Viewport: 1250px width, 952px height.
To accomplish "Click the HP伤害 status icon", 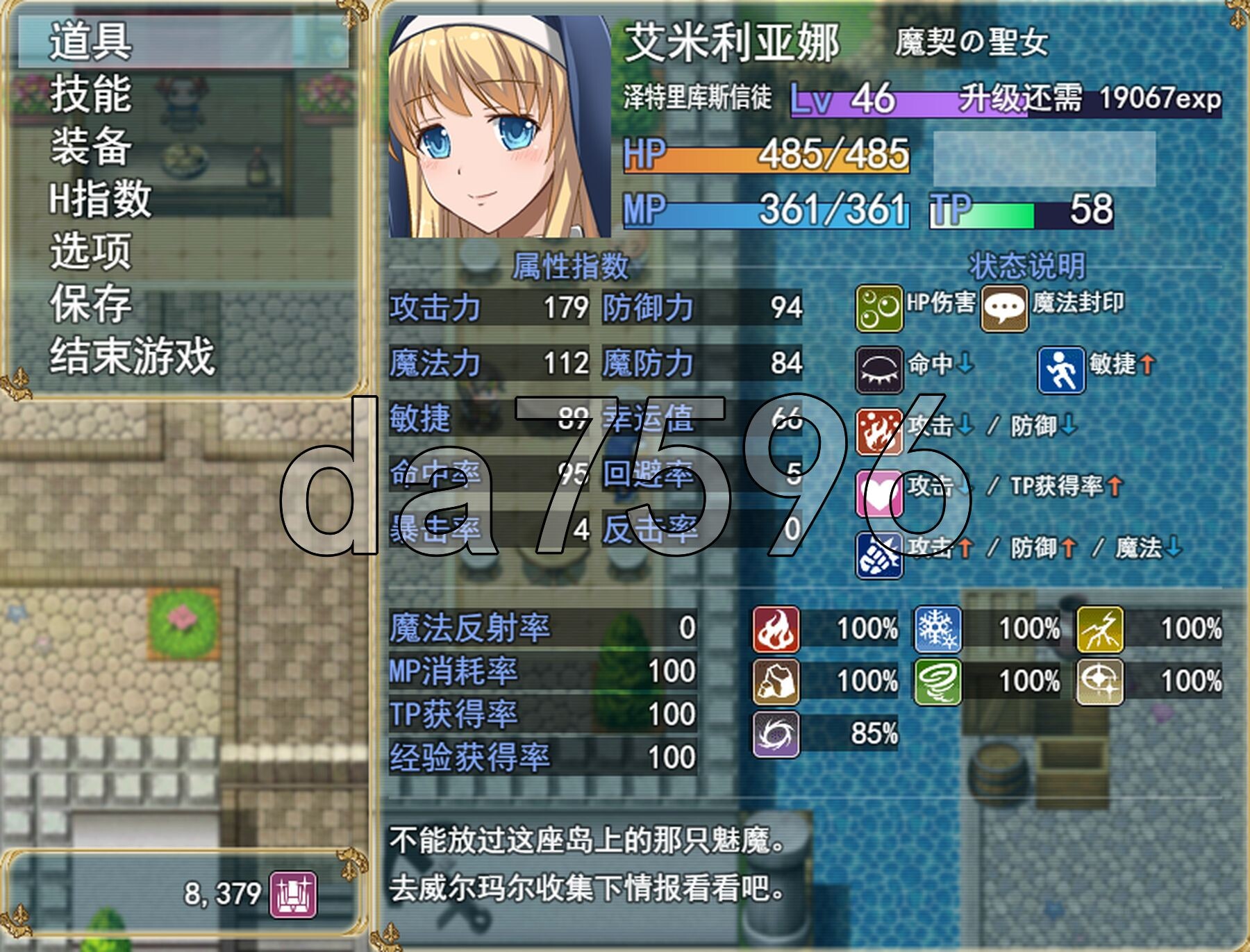I will (878, 308).
